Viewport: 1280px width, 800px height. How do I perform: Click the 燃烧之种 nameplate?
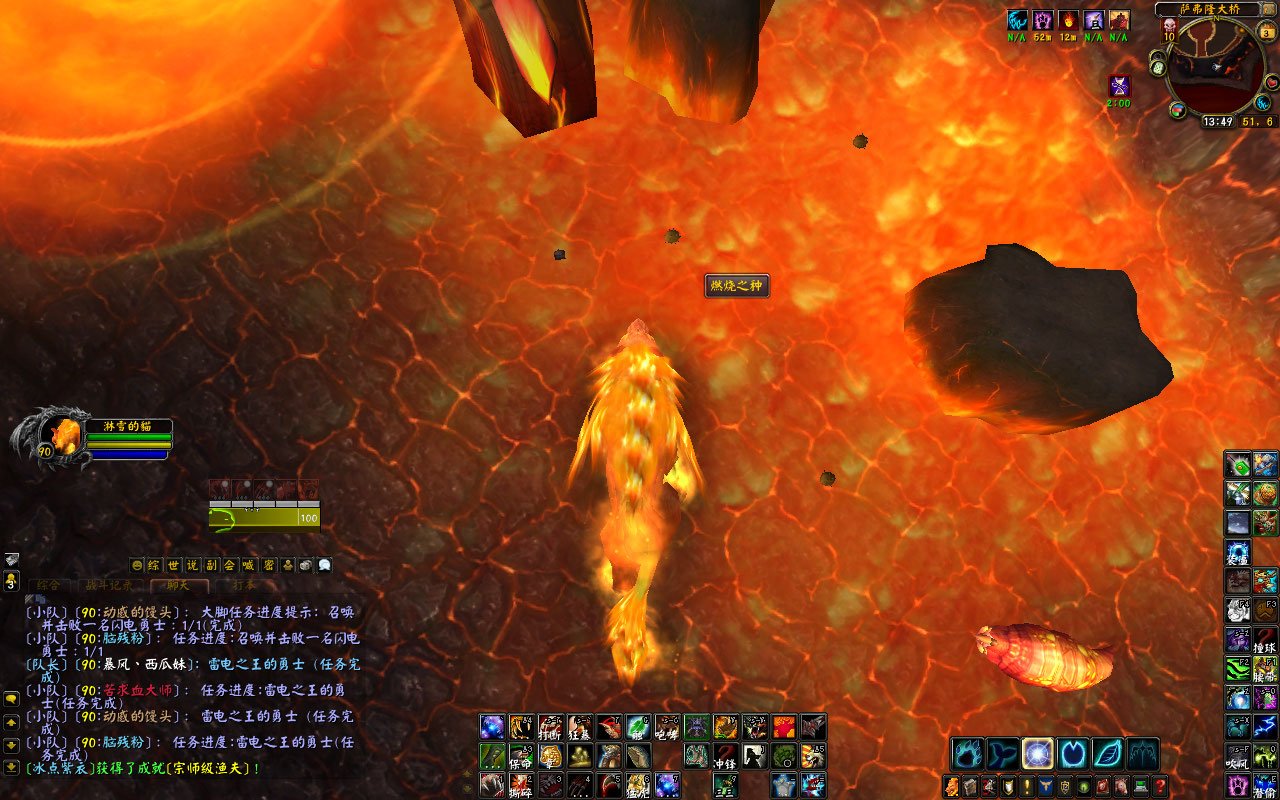click(736, 287)
